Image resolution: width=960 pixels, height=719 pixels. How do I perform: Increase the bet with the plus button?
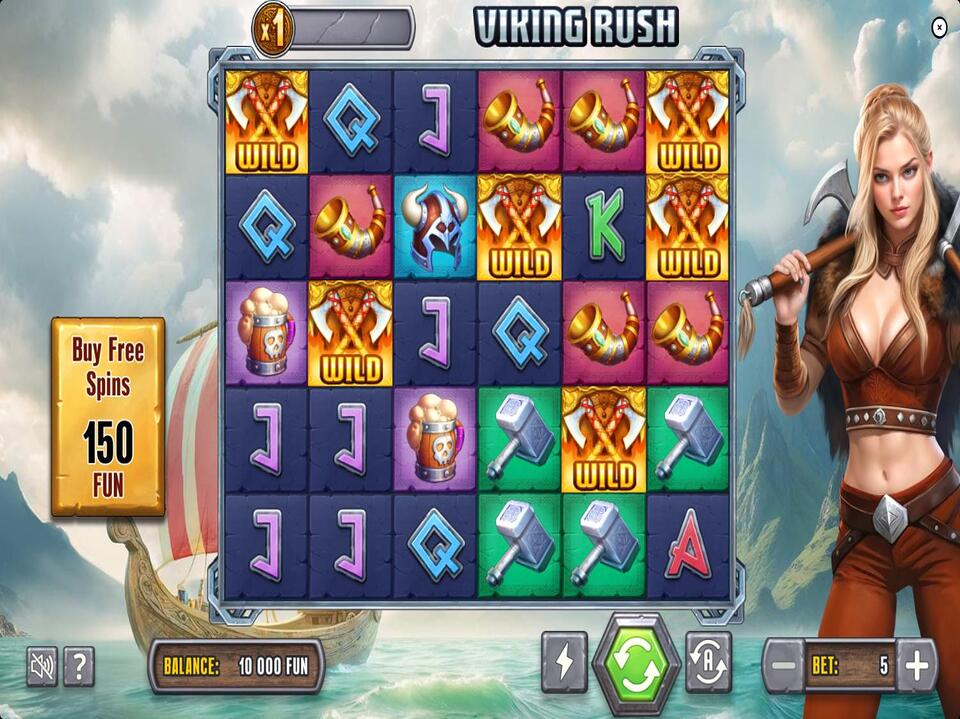tap(916, 665)
